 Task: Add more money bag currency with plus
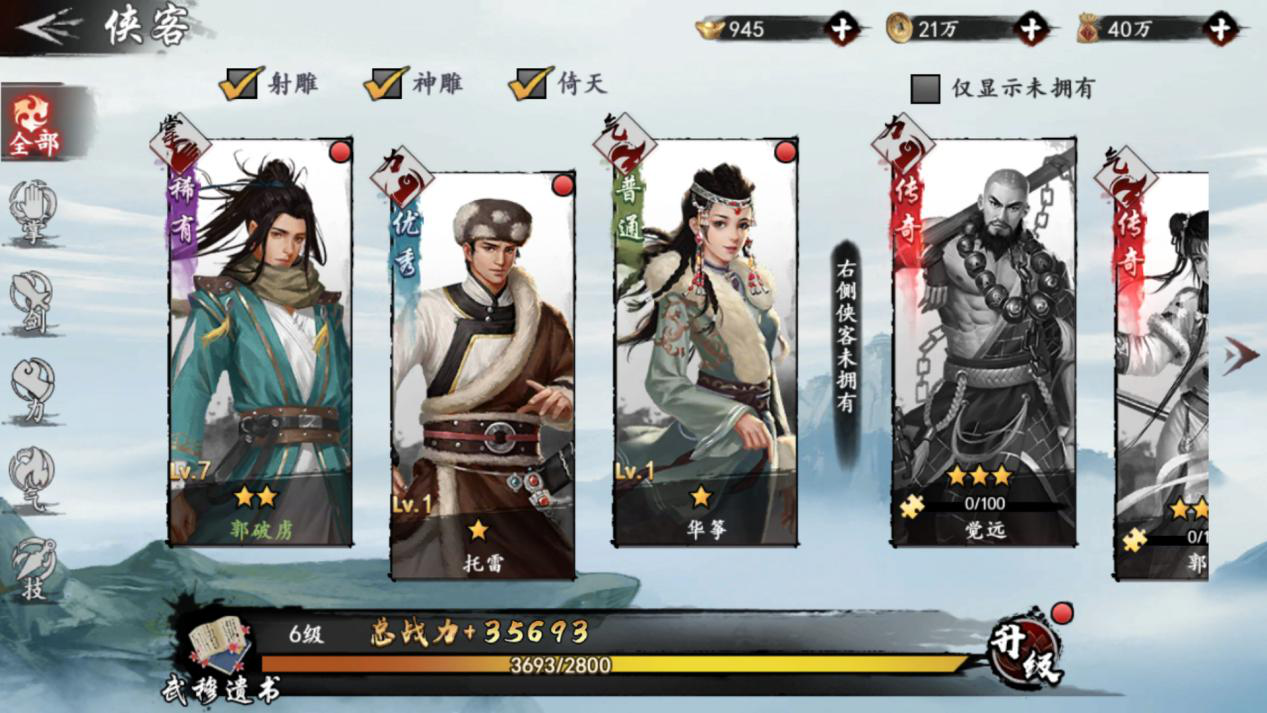click(1220, 29)
